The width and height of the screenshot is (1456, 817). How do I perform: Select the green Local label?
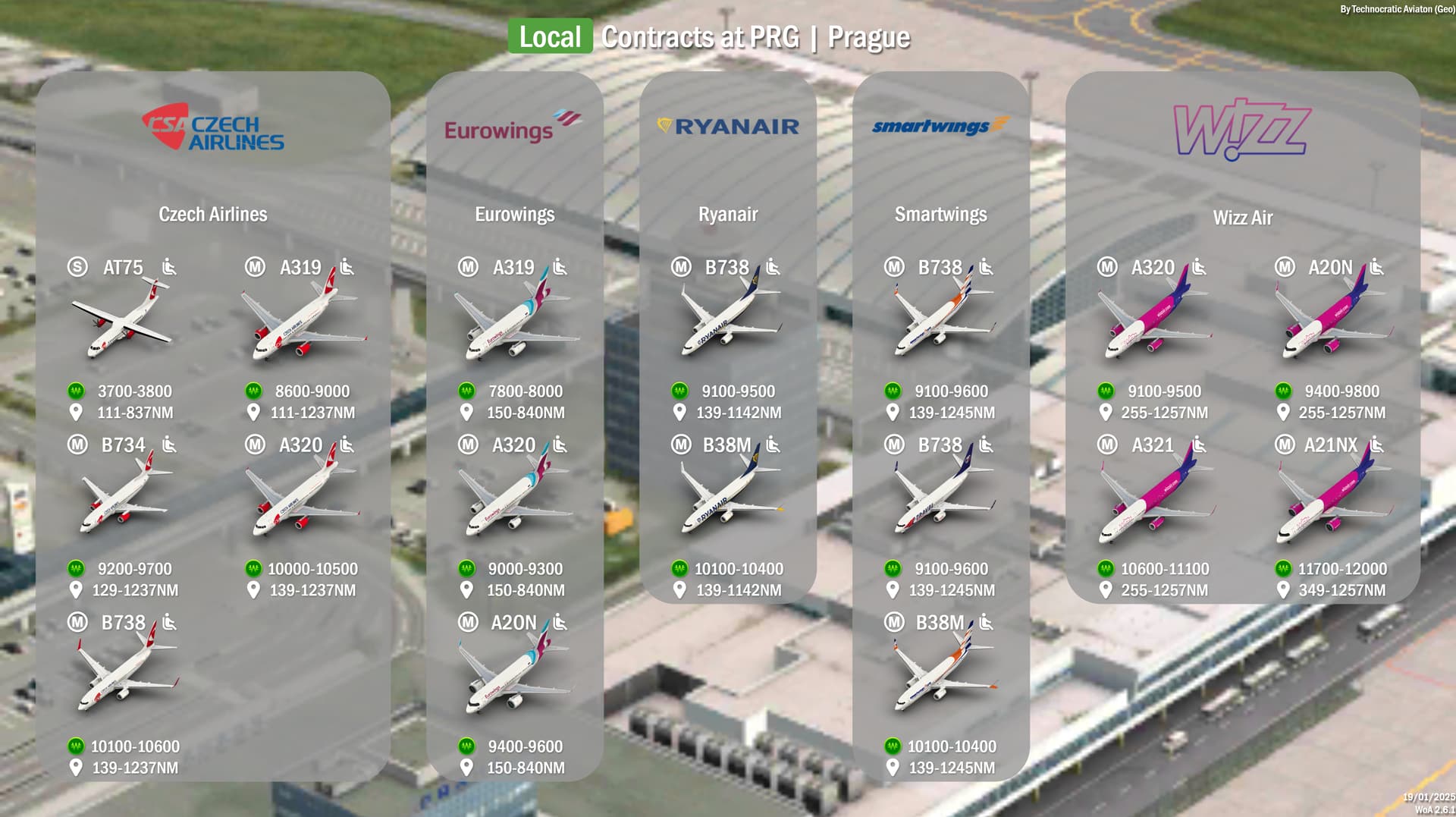pyautogui.click(x=550, y=36)
